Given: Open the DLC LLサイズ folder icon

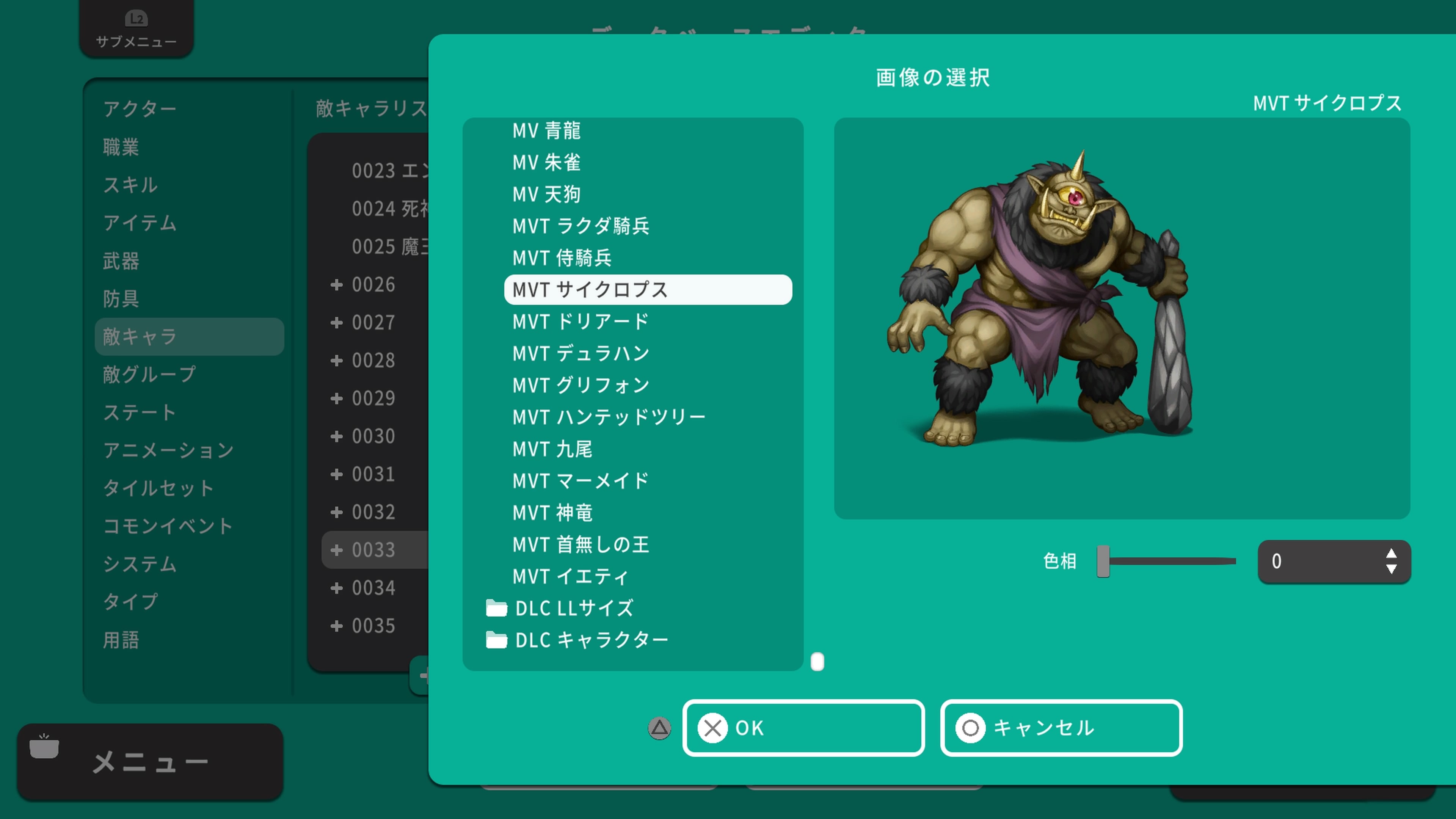Looking at the screenshot, I should pos(496,608).
